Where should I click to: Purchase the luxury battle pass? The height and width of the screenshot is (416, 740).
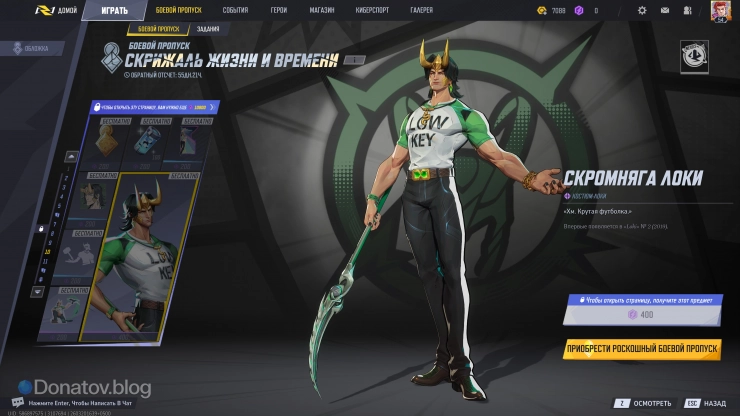click(x=642, y=349)
